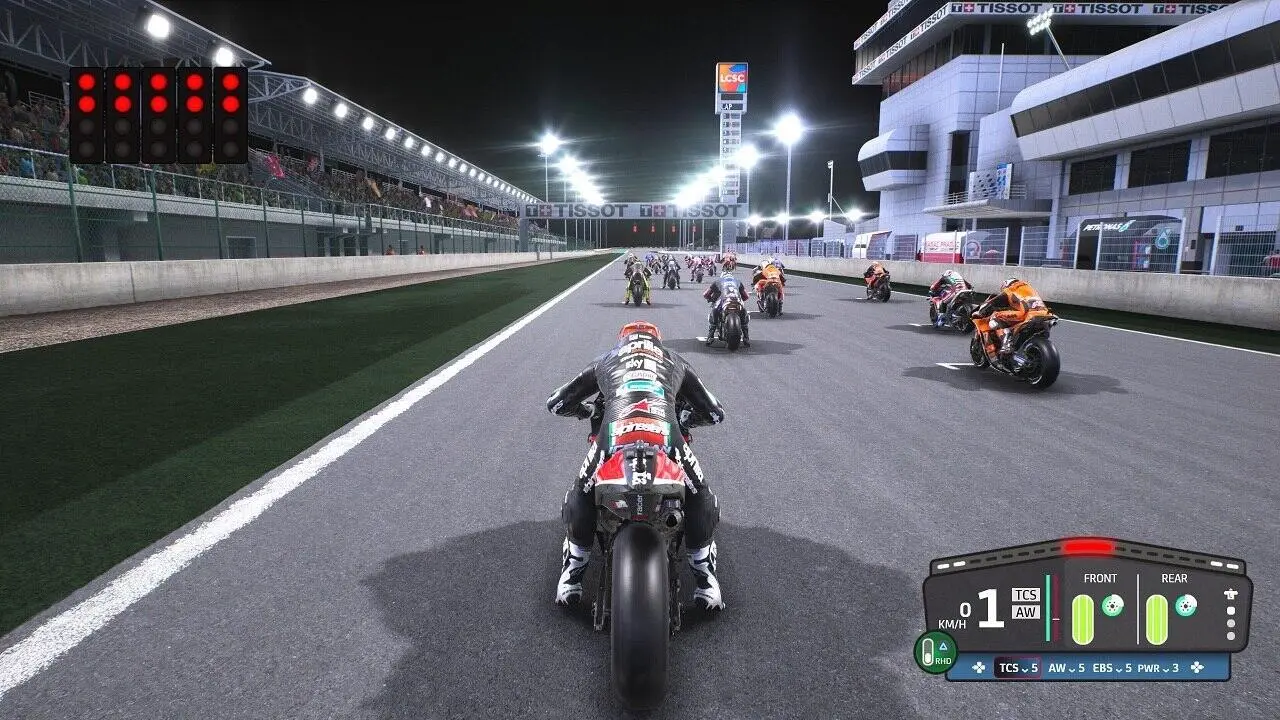1280x720 pixels.
Task: Select the left d-pad icon on settings bar
Action: 978,668
